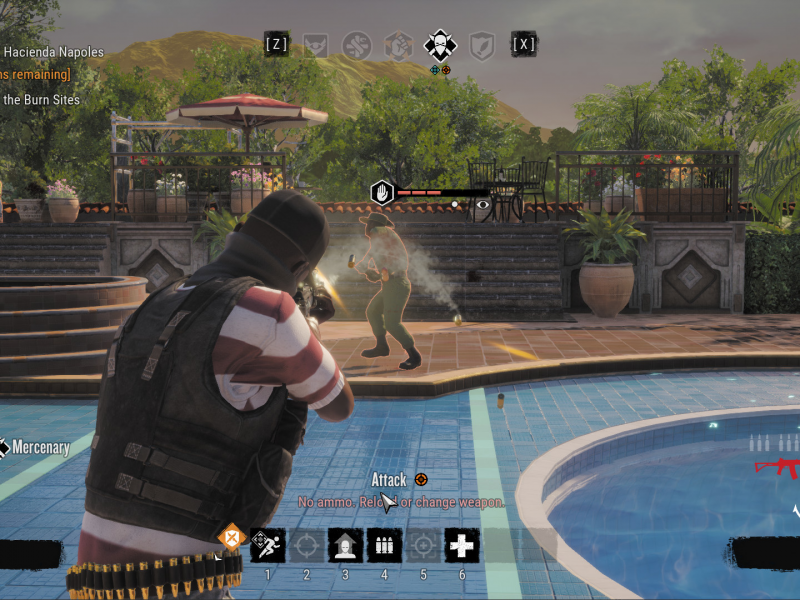
Task: Select the red assault rifle weapon
Action: [776, 466]
